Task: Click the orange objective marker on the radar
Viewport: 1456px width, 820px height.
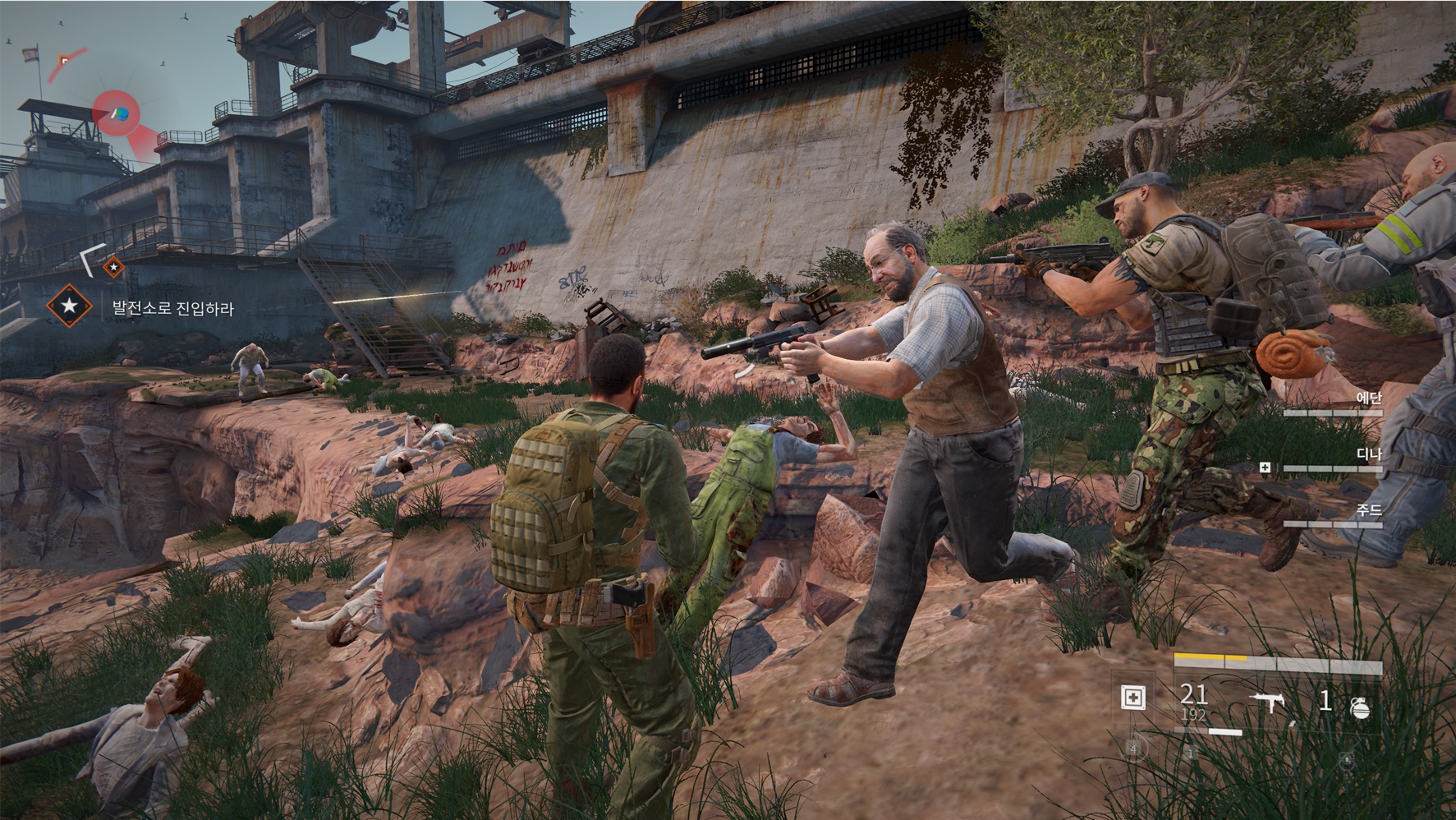Action: coord(64,60)
